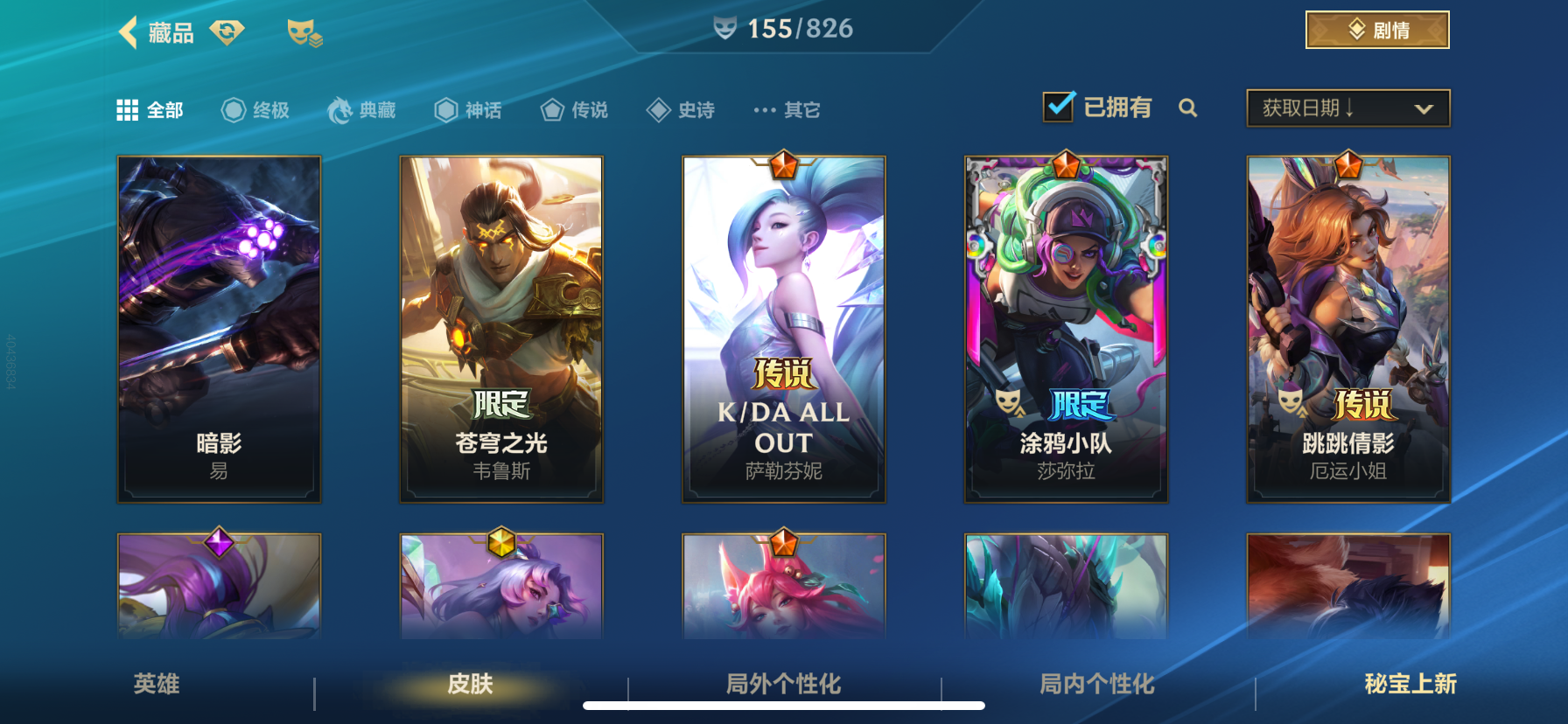Open the 秘宝上新 tab
Viewport: 1568px width, 724px height.
[x=1411, y=686]
